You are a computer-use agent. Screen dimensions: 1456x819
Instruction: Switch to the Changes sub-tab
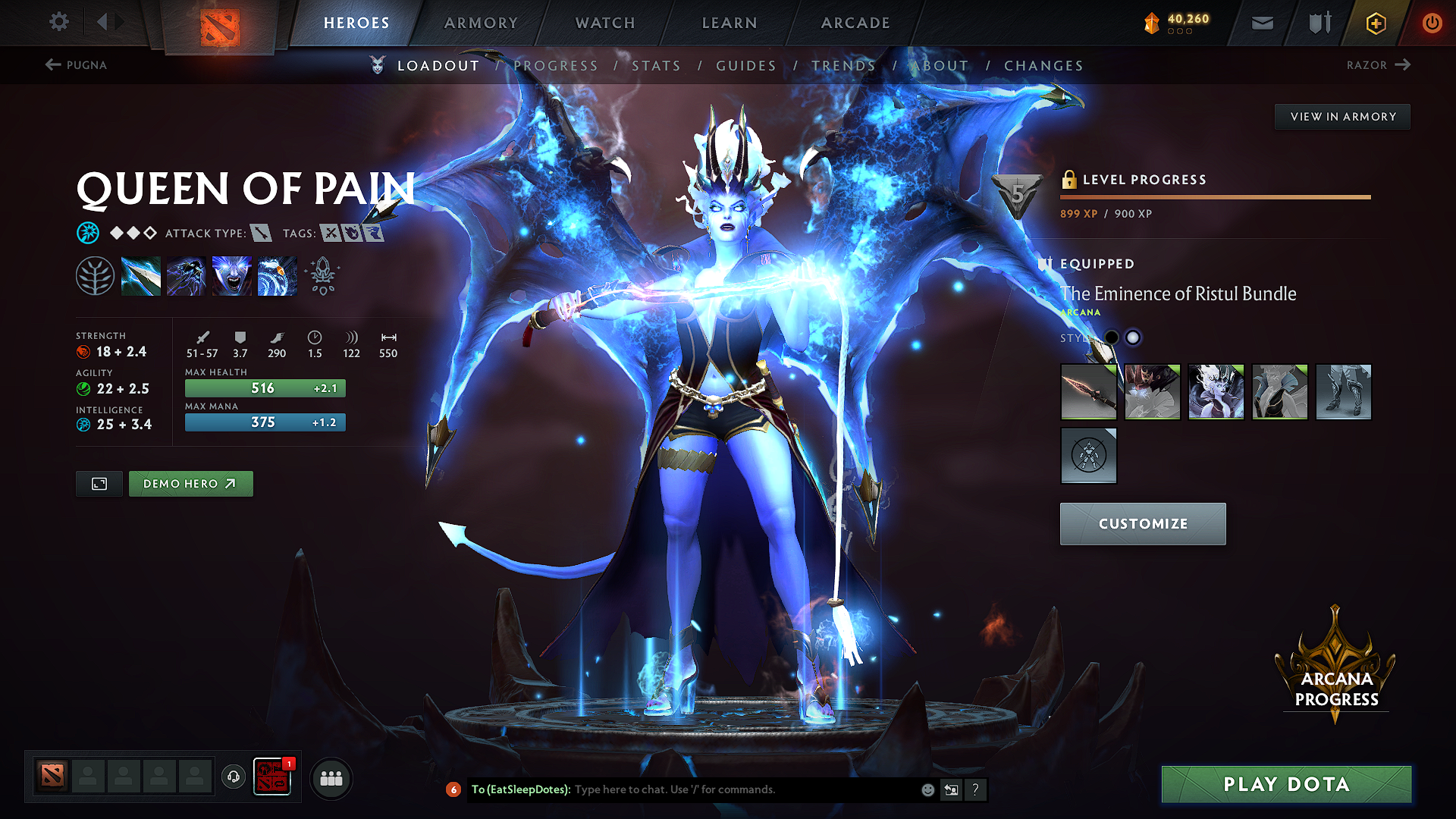pos(1043,66)
